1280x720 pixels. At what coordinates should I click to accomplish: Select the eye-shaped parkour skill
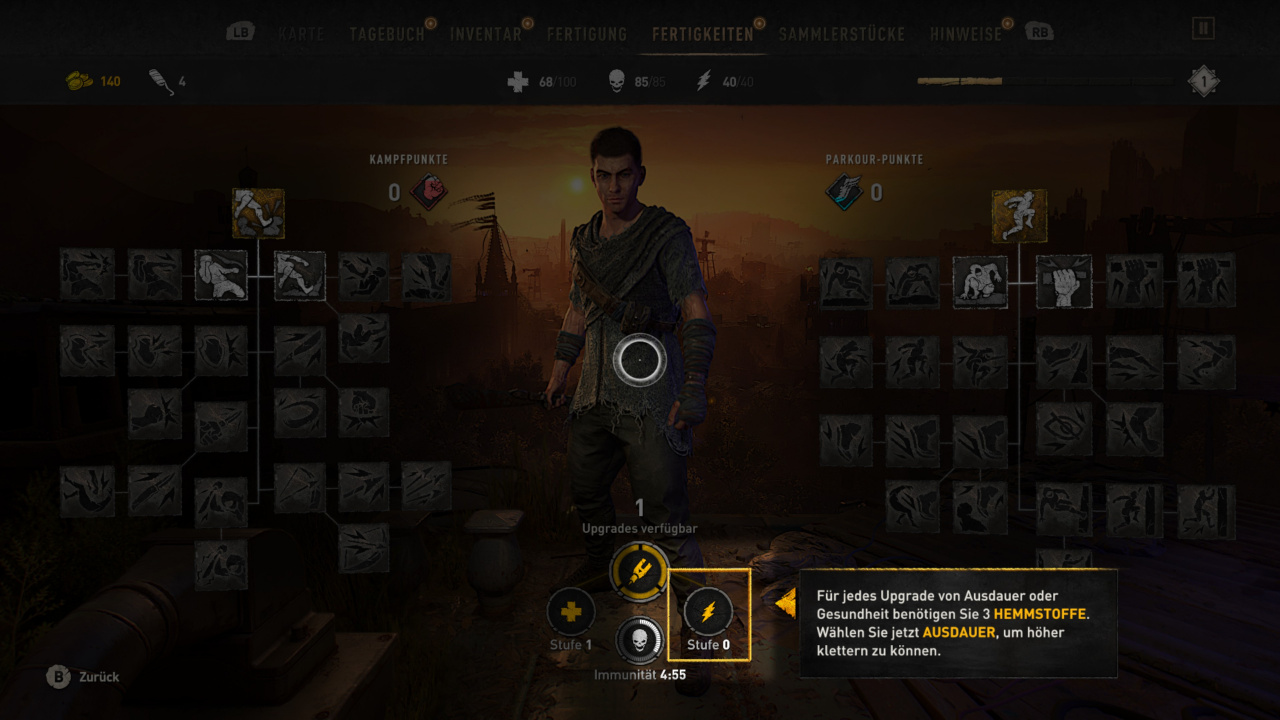pos(1063,429)
